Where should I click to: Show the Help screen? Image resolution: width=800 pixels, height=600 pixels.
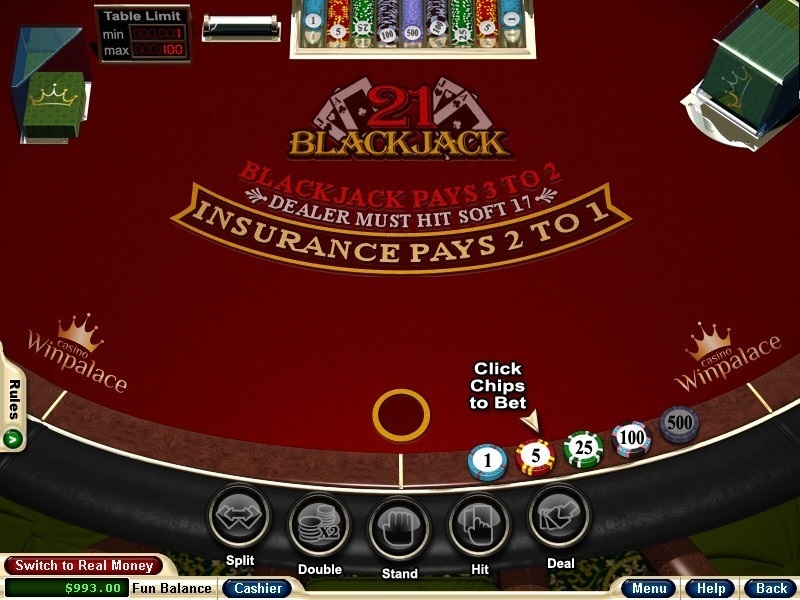point(712,588)
